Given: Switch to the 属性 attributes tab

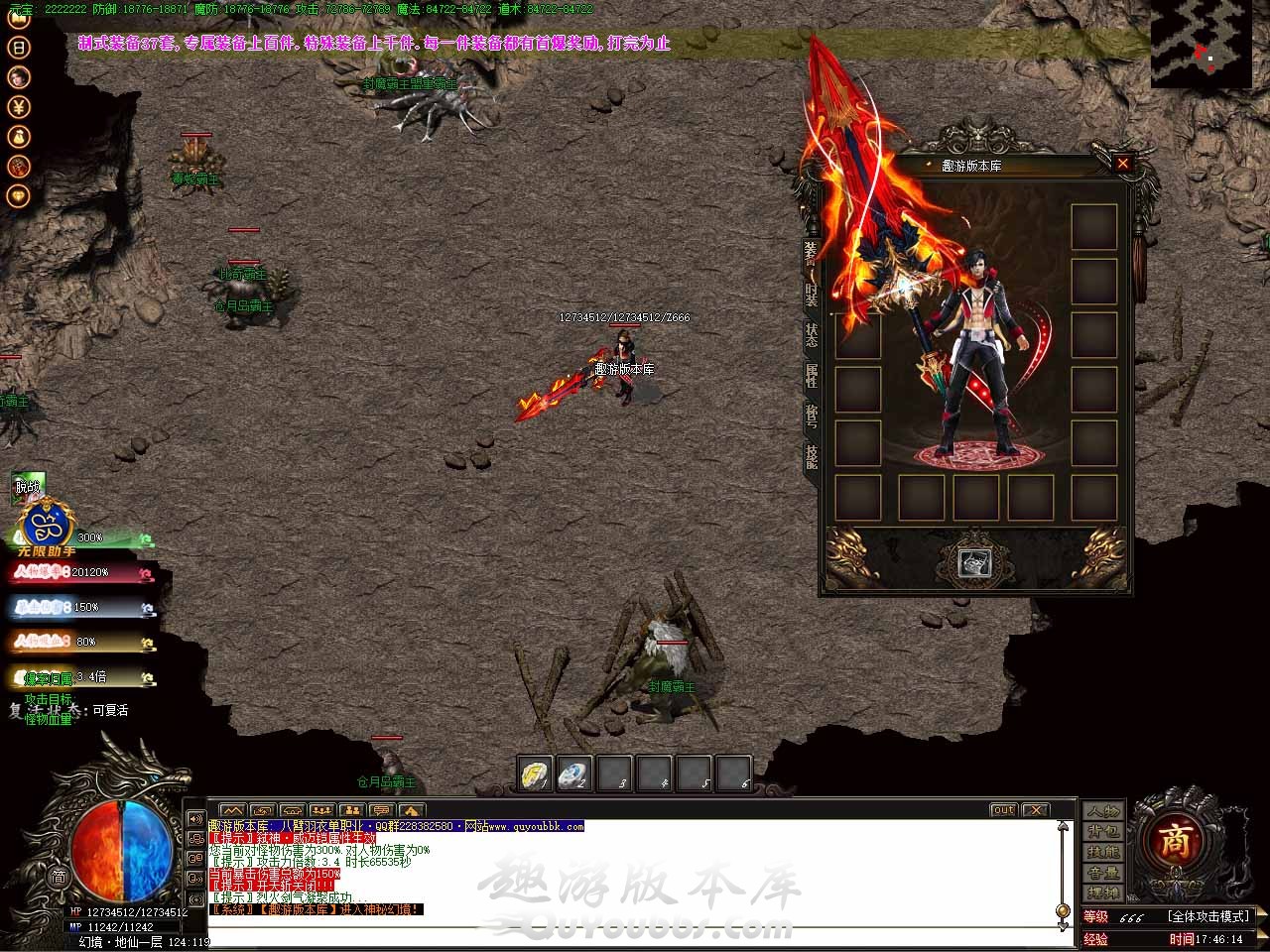Looking at the screenshot, I should coord(812,376).
